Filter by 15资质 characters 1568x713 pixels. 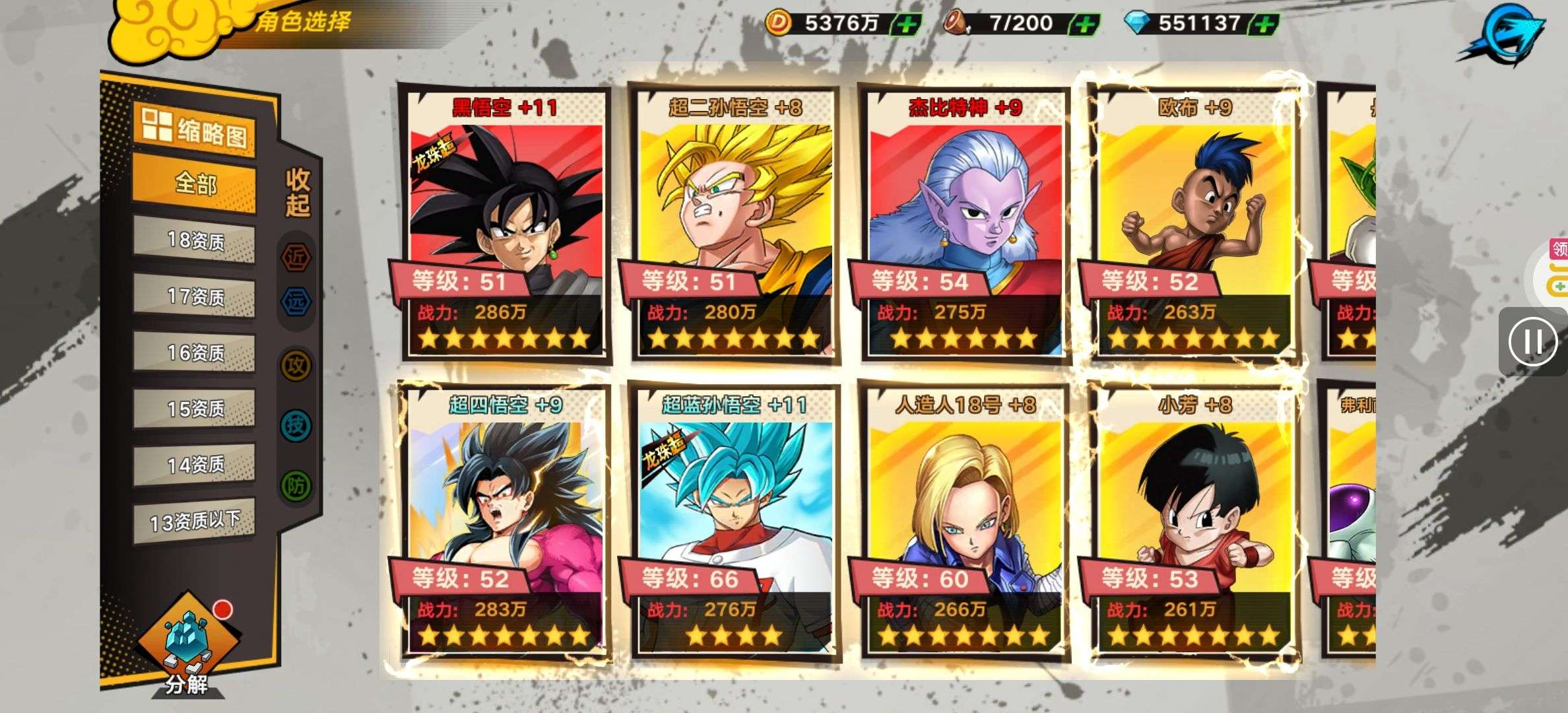pos(195,409)
